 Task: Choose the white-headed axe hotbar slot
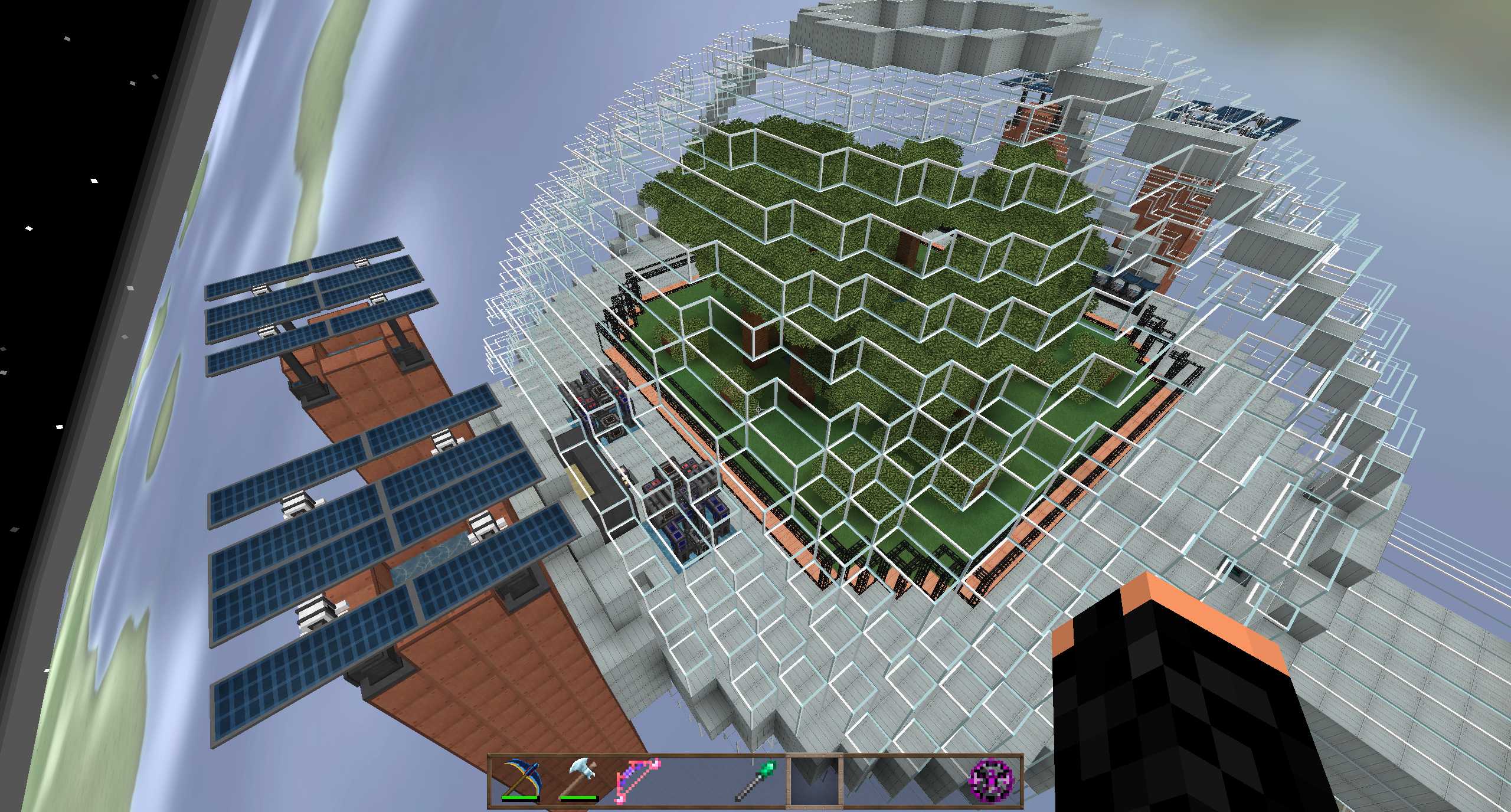[579, 780]
